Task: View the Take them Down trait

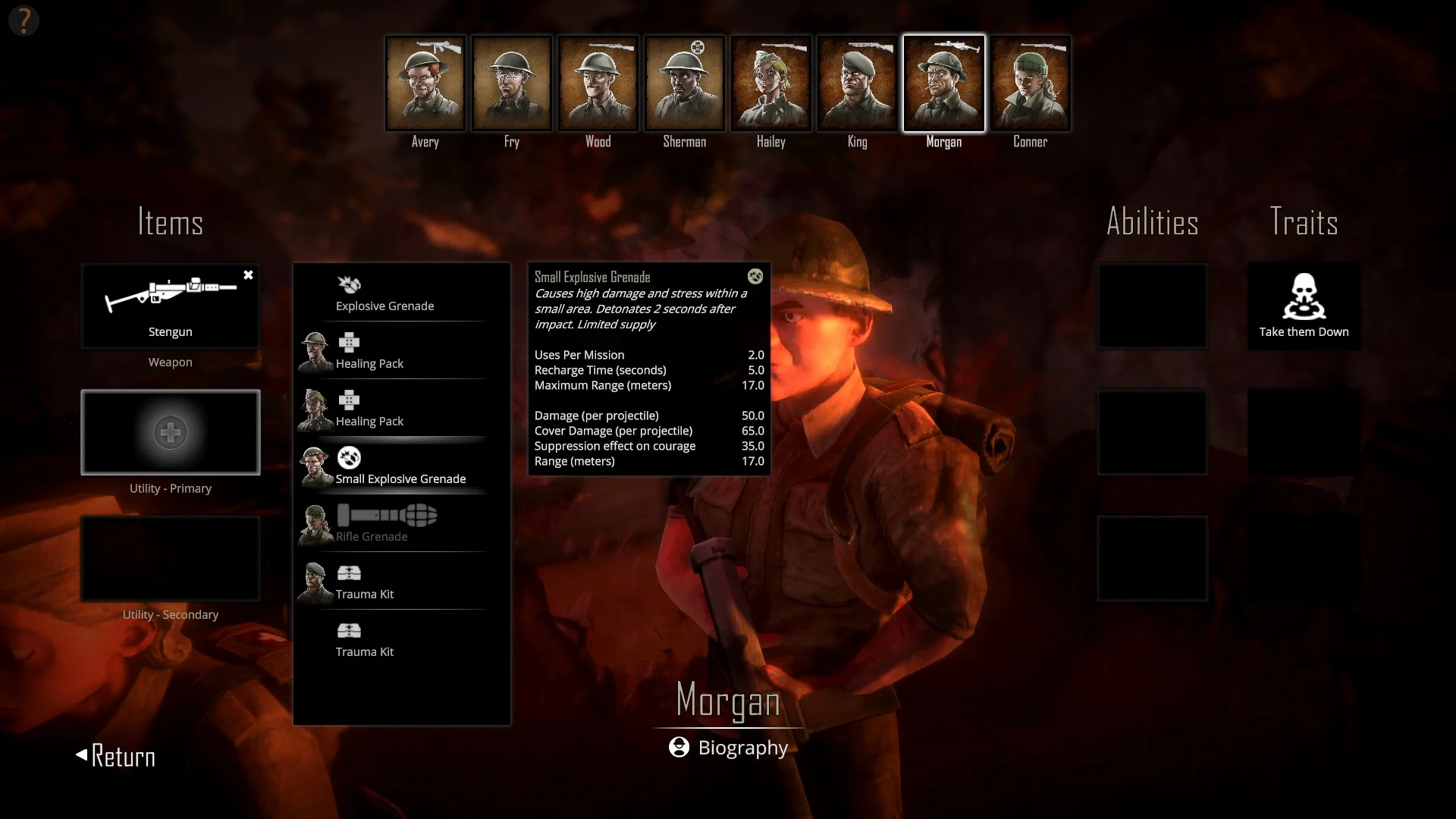Action: pos(1304,306)
